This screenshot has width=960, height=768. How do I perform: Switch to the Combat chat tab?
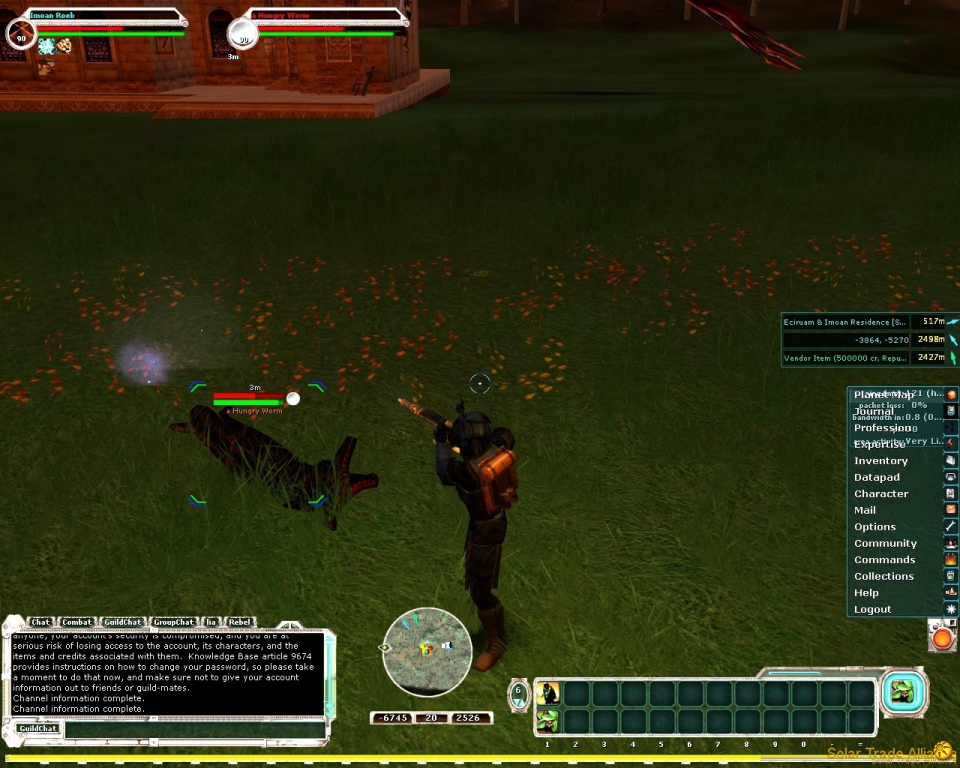(x=77, y=622)
